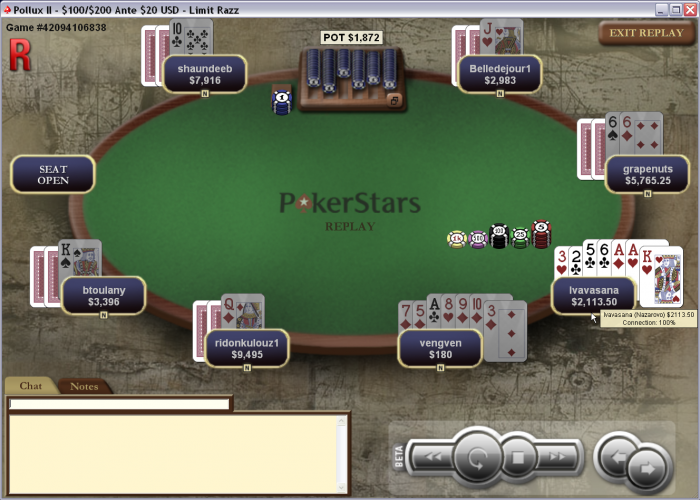The width and height of the screenshot is (700, 500).
Task: Restart the replay with the circular arrow
Action: tap(477, 459)
